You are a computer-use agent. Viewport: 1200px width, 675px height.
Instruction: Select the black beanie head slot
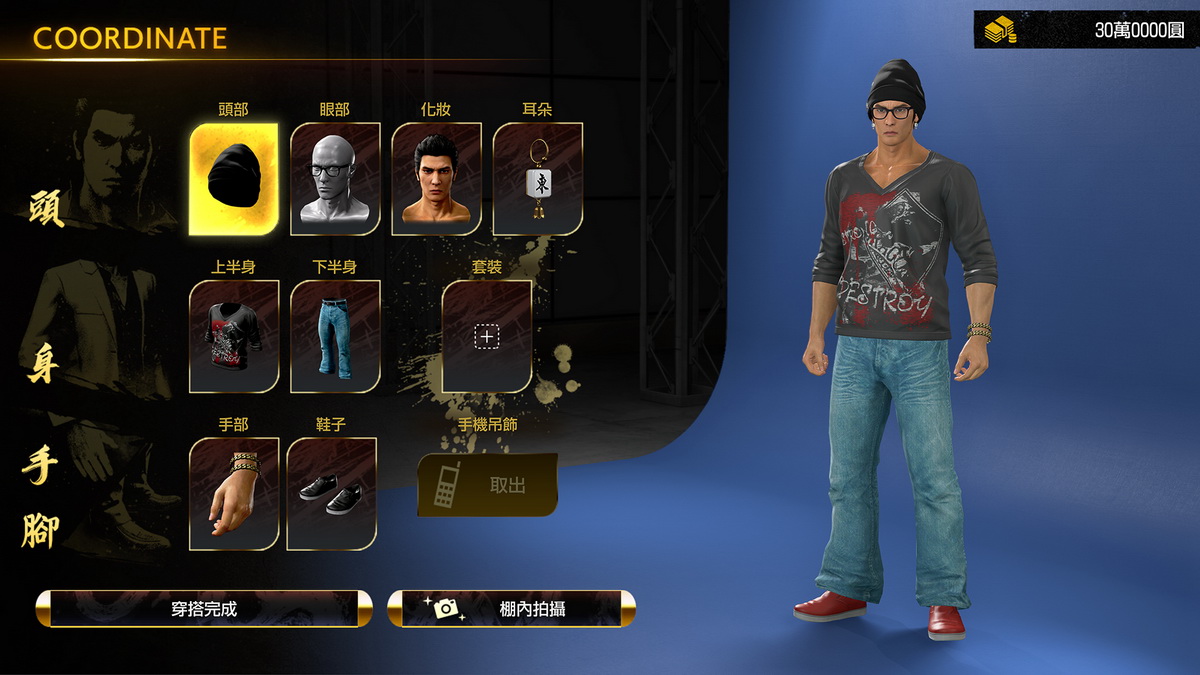233,179
